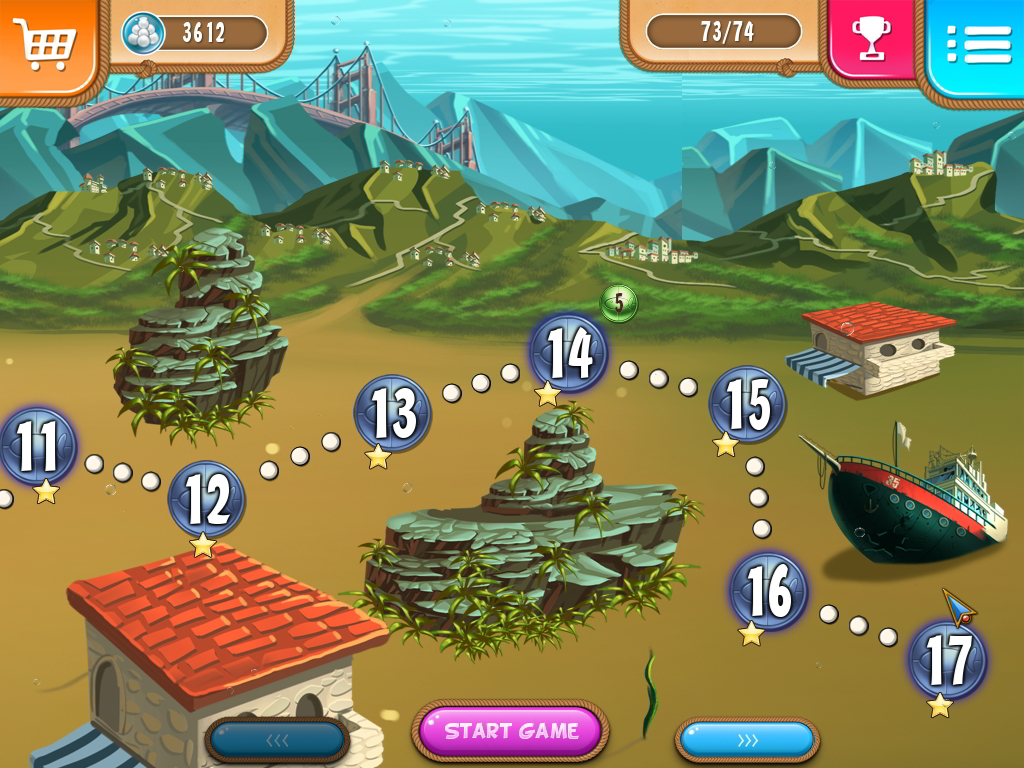Select level 16 node
The height and width of the screenshot is (768, 1024).
(768, 590)
